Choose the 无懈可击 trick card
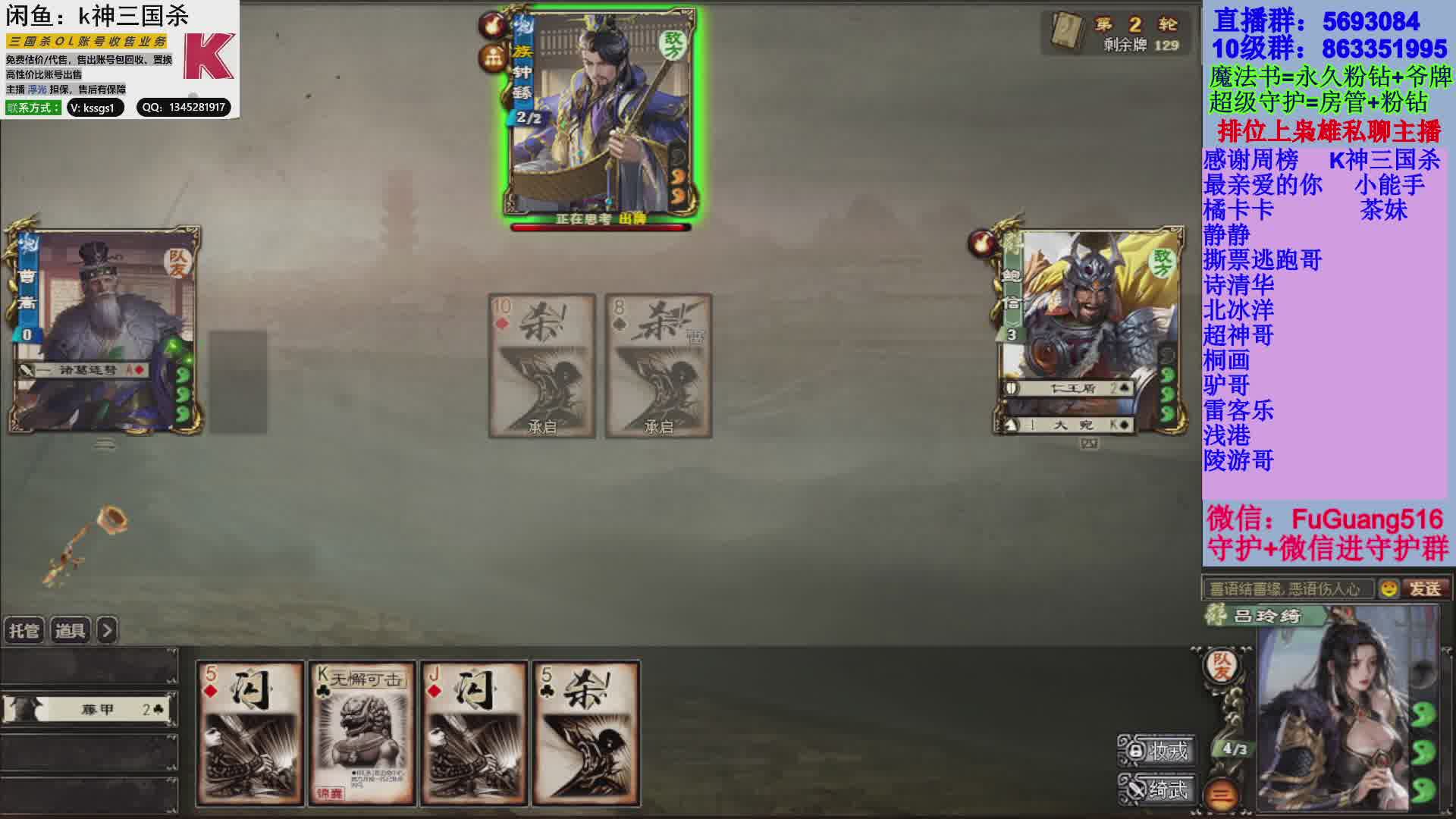The width and height of the screenshot is (1456, 819). click(362, 732)
